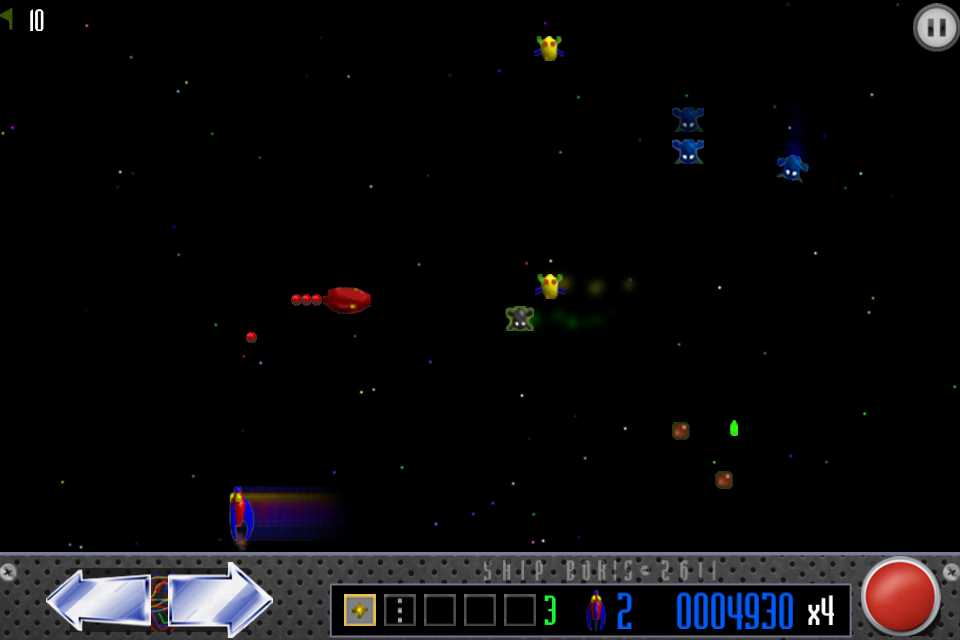Select the highlighted gold powerup slot
960x640 pixels.
360,610
